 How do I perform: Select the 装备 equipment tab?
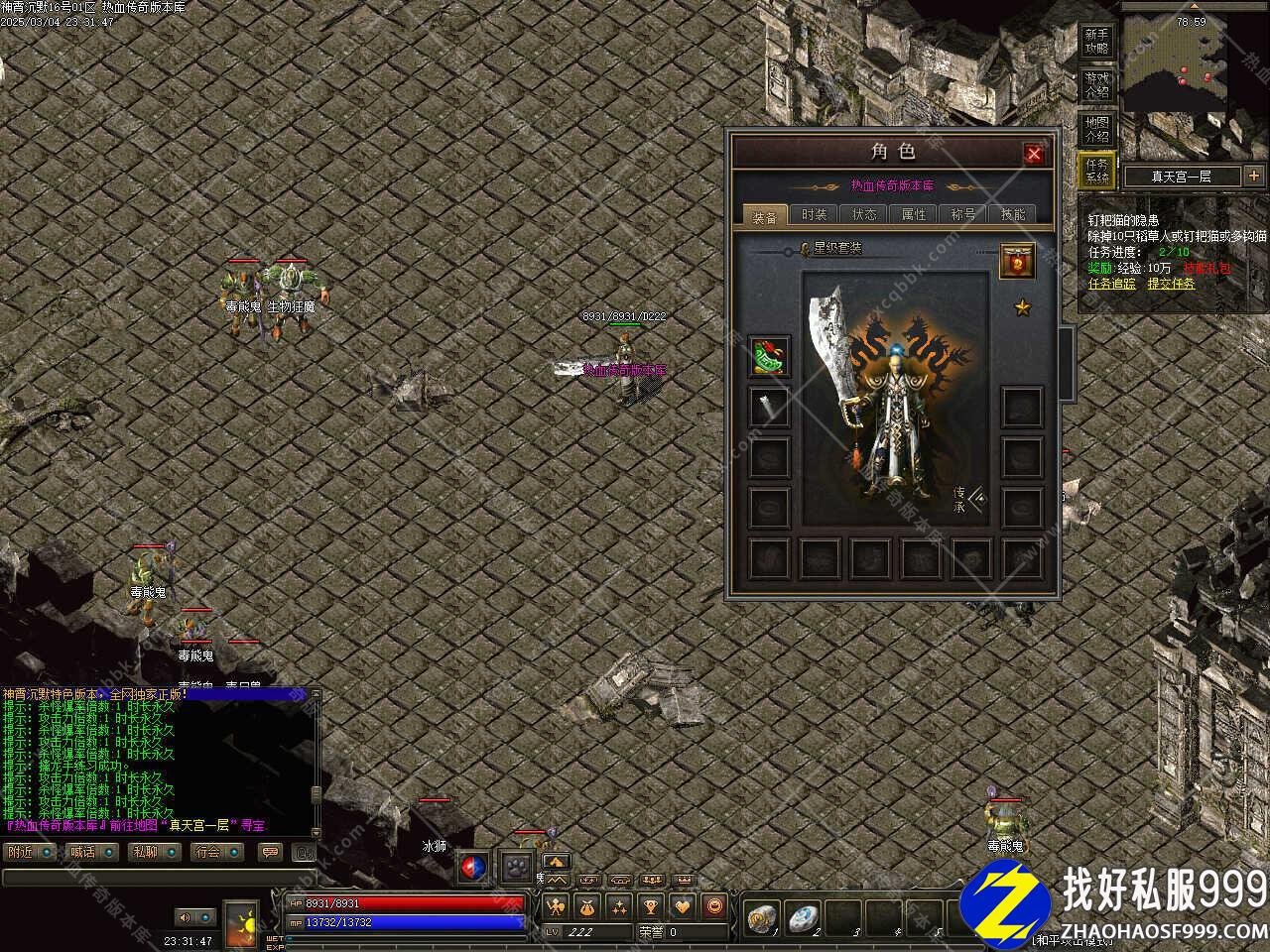[765, 215]
